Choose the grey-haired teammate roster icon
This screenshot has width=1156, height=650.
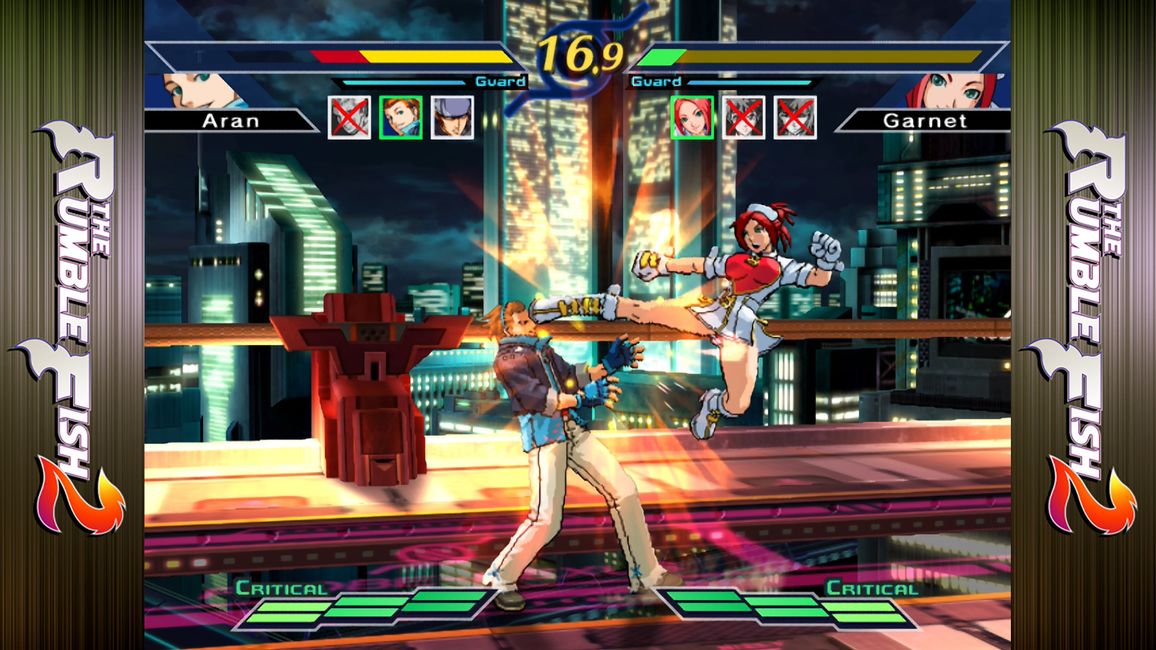(x=452, y=117)
